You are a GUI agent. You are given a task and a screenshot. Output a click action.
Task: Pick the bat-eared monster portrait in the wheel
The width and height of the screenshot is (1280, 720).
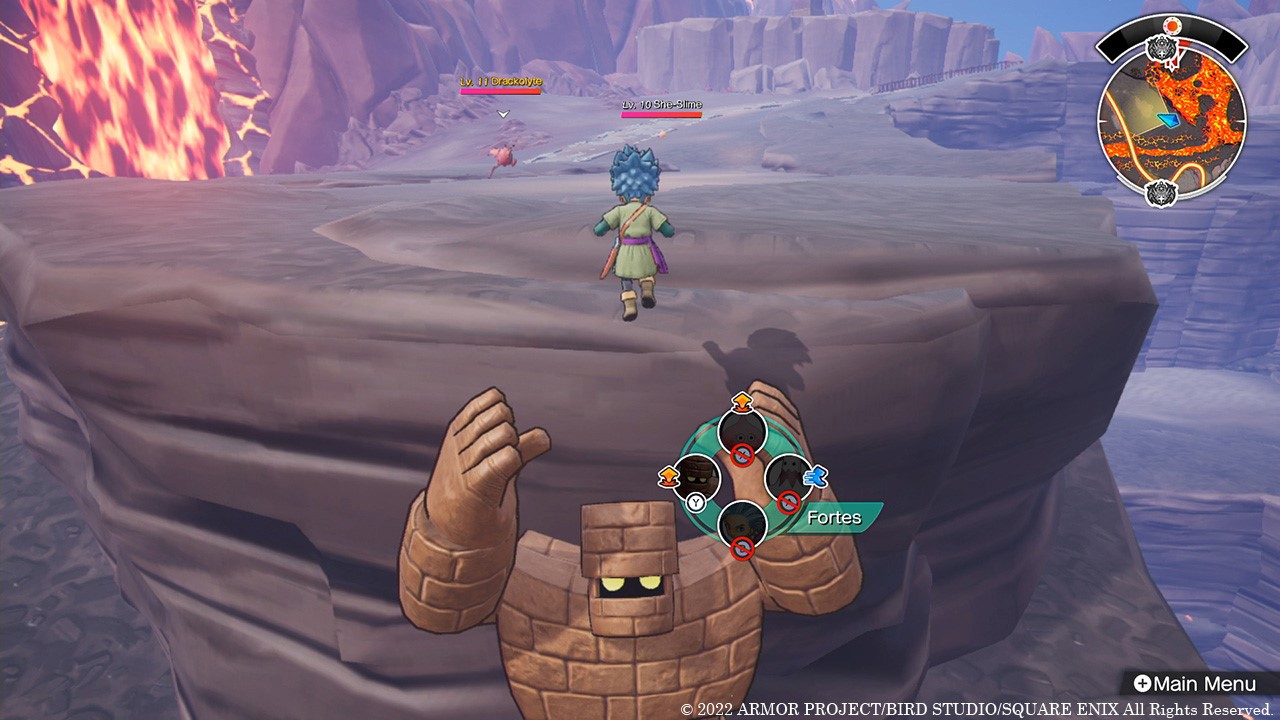point(788,478)
